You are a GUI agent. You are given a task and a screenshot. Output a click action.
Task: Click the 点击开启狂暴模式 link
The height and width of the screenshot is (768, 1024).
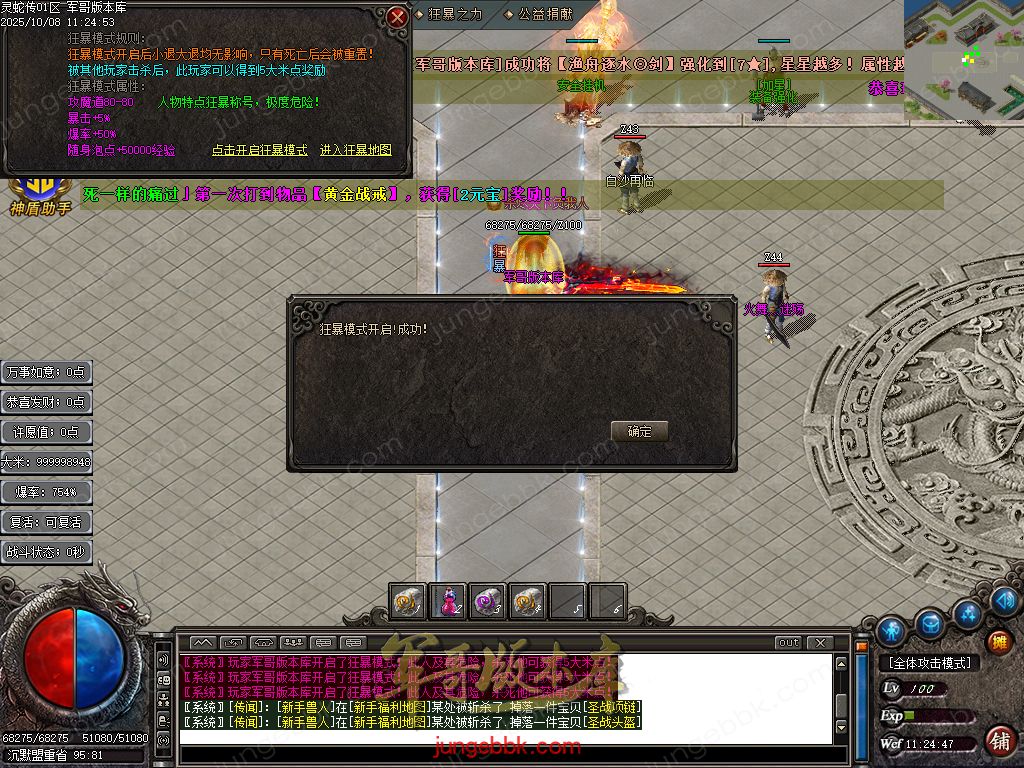click(259, 150)
